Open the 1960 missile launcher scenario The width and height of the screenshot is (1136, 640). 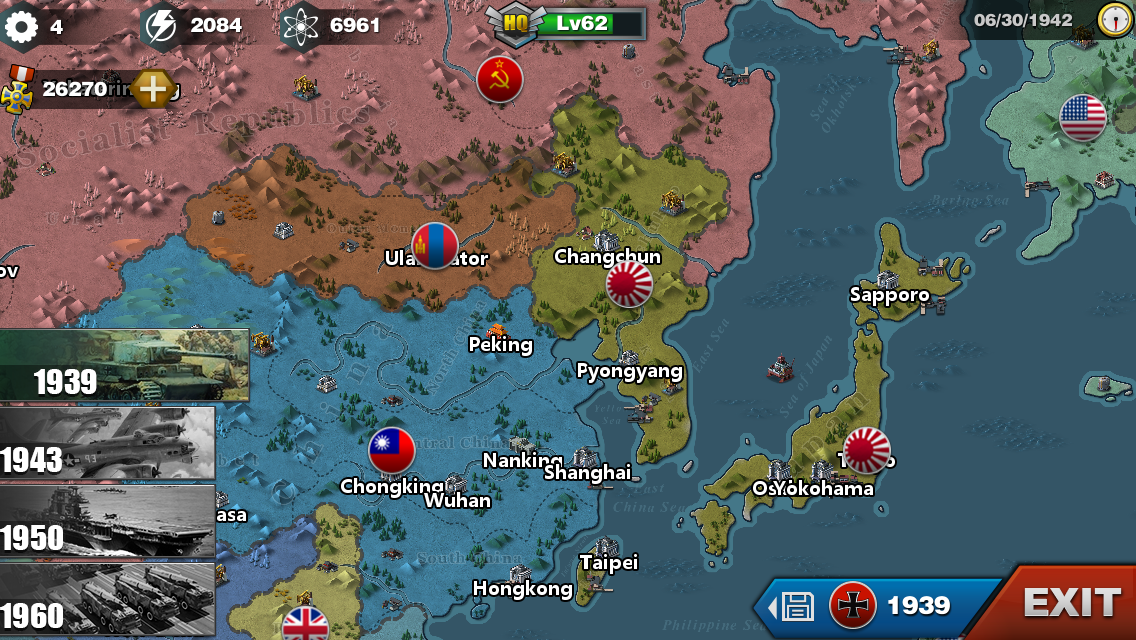[x=107, y=599]
